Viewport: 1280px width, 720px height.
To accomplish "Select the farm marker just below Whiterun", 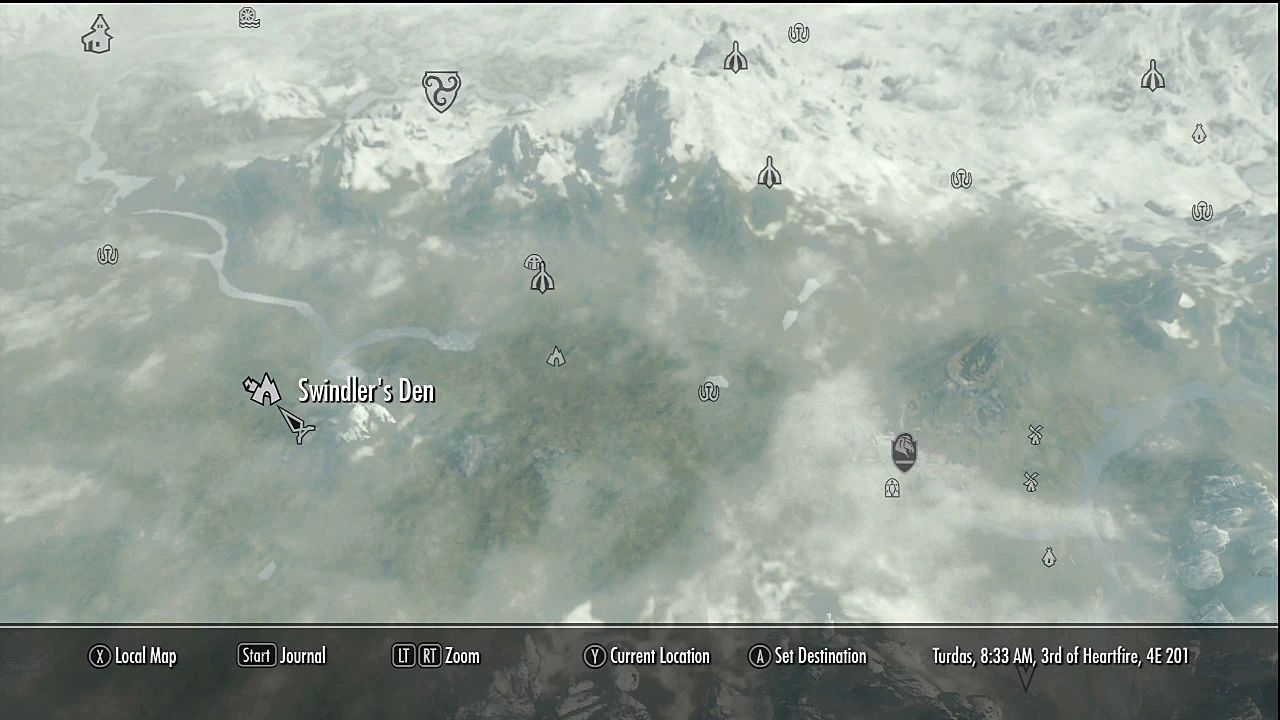I will (892, 488).
